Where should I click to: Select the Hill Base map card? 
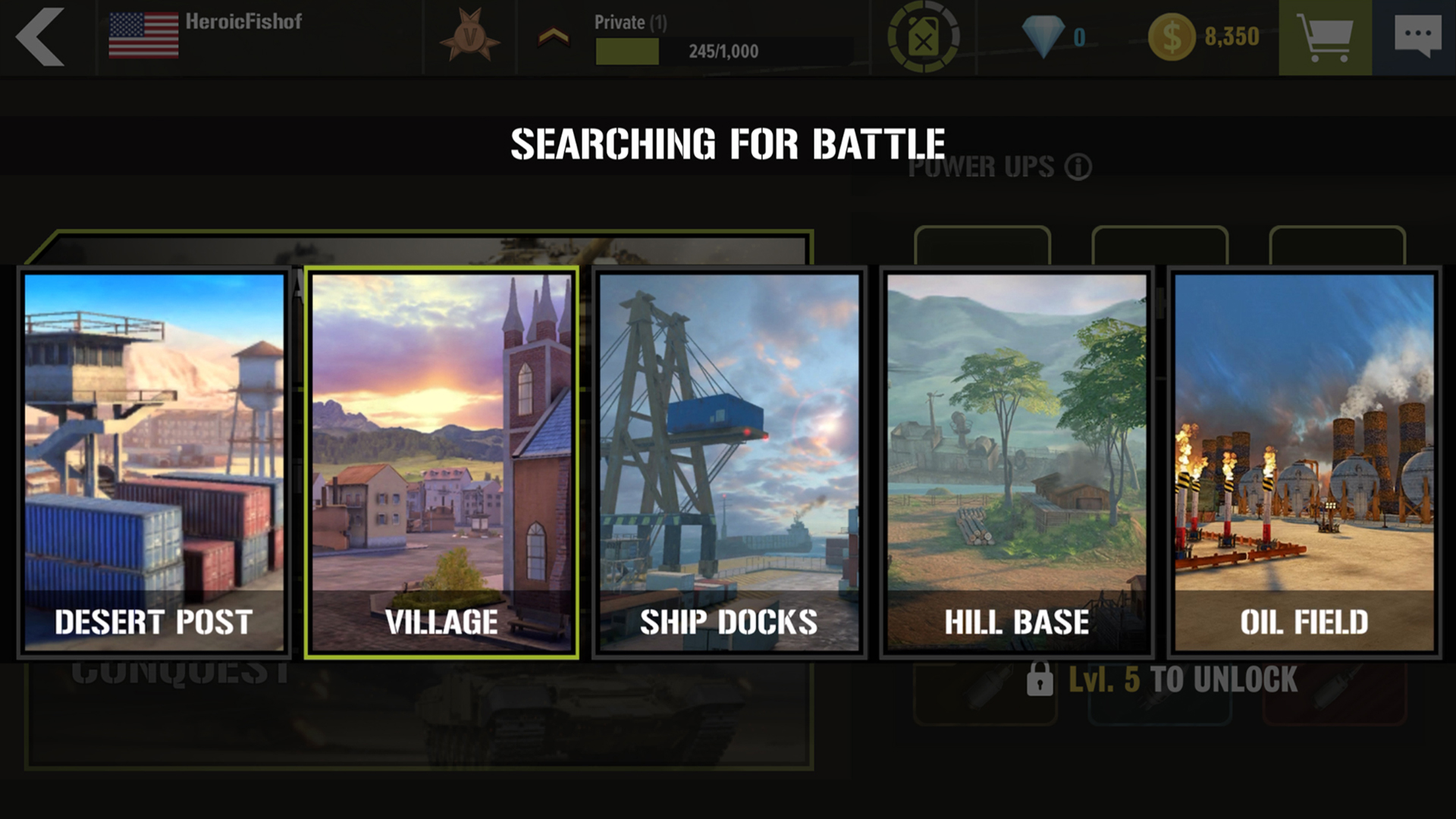click(1016, 462)
